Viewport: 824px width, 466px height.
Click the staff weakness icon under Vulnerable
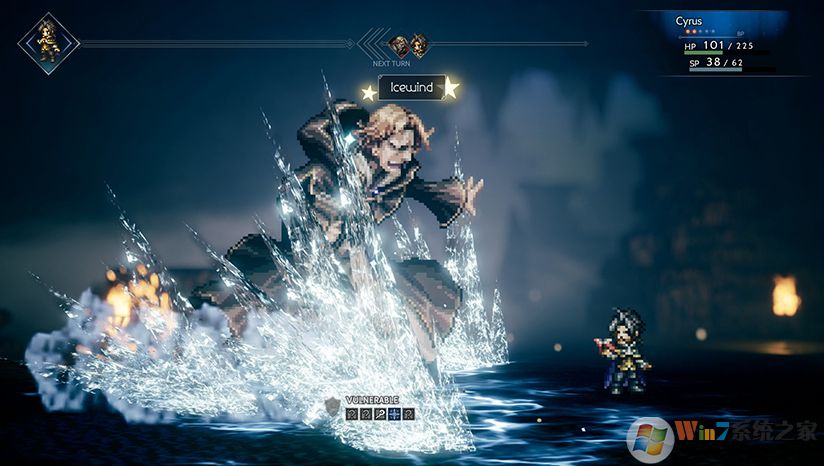(x=380, y=413)
